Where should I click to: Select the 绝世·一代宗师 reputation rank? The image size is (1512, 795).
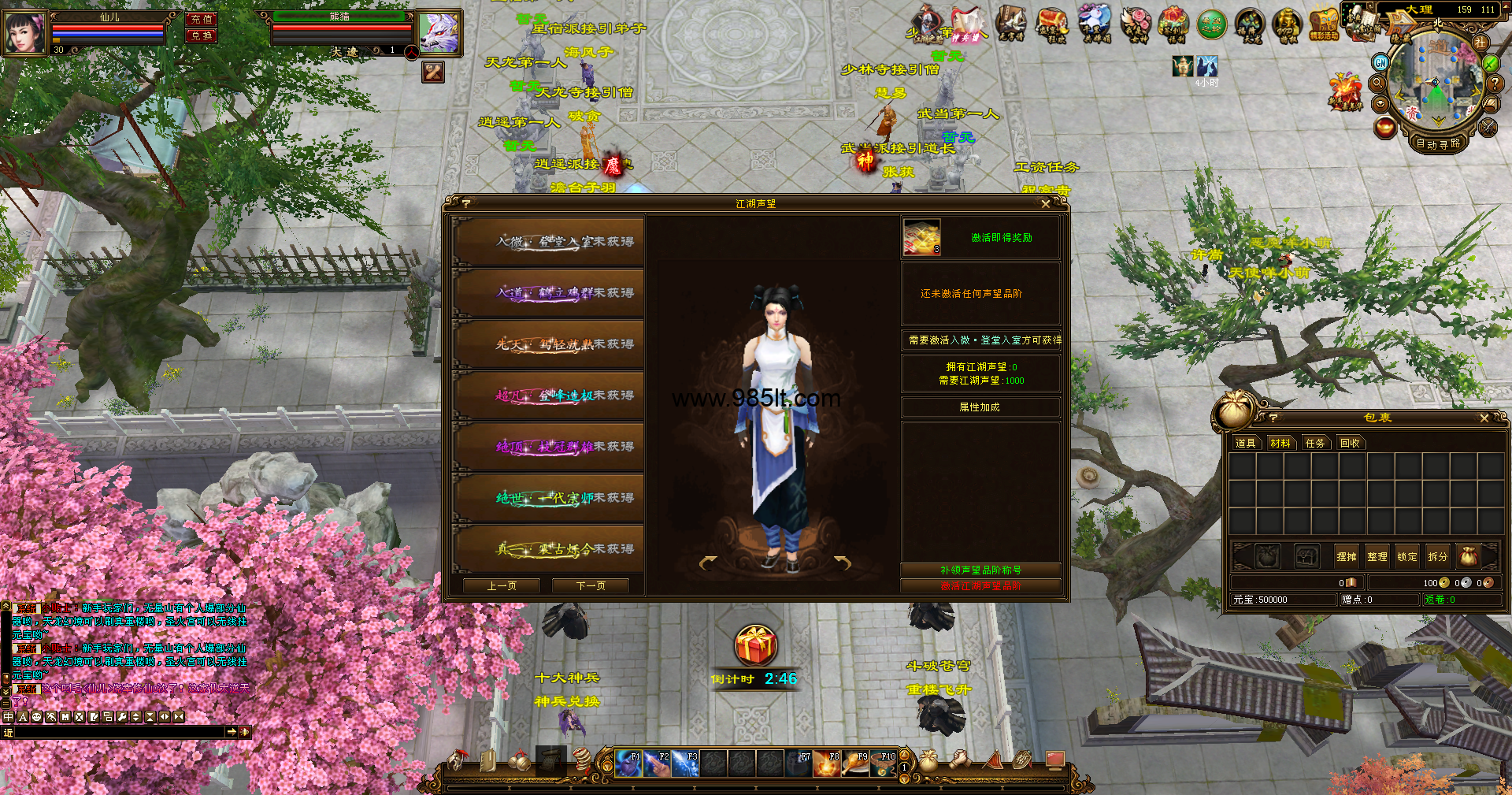point(549,498)
